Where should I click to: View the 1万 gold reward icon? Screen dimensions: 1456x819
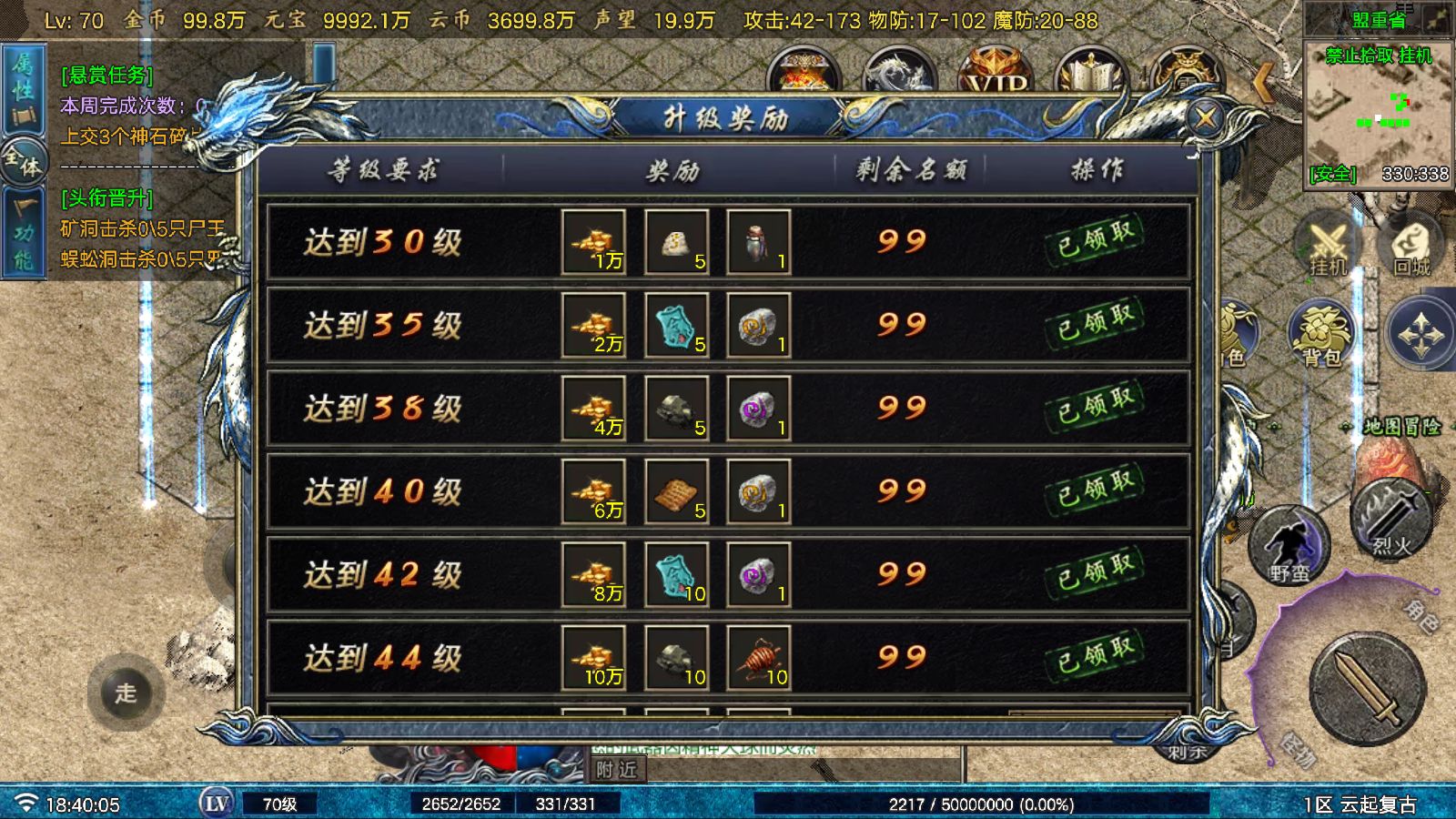pos(593,242)
